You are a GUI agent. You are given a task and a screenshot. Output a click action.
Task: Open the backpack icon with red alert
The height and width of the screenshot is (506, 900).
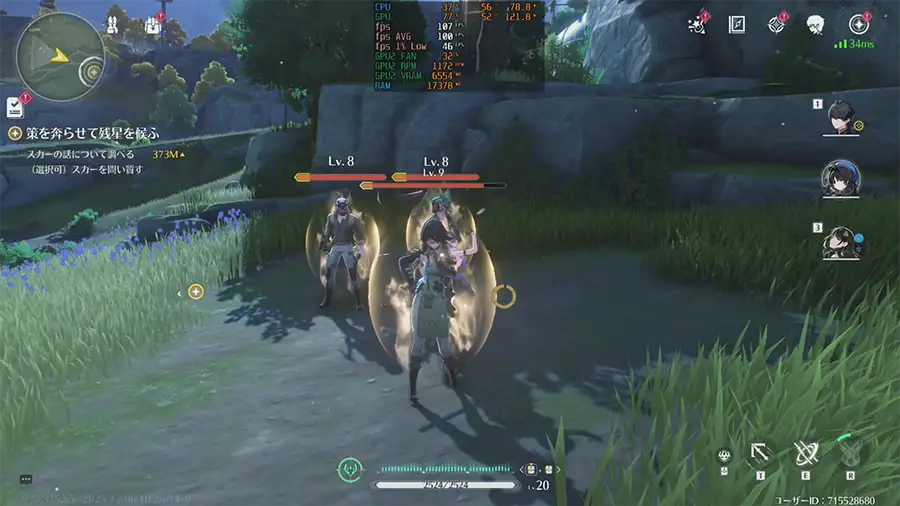[x=153, y=26]
